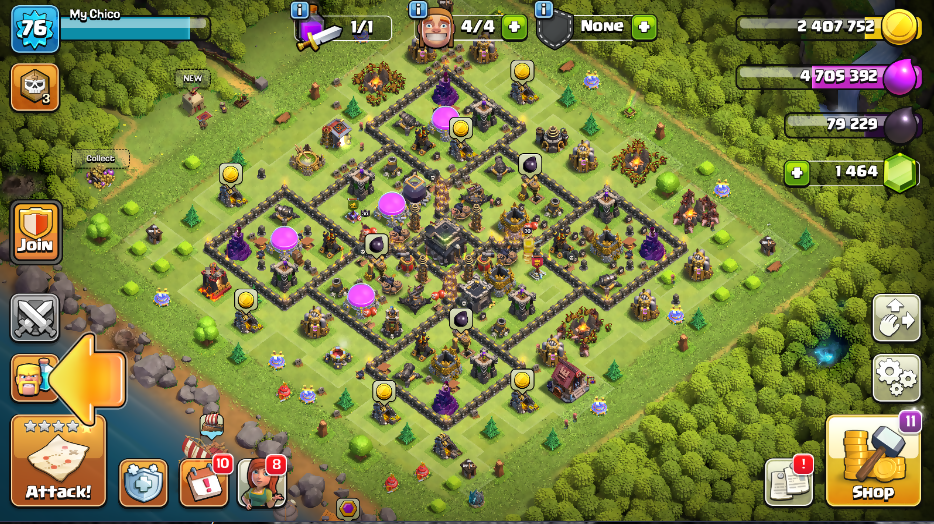Tap the Attack! map button
Viewport: 934px width, 524px height.
[x=58, y=461]
